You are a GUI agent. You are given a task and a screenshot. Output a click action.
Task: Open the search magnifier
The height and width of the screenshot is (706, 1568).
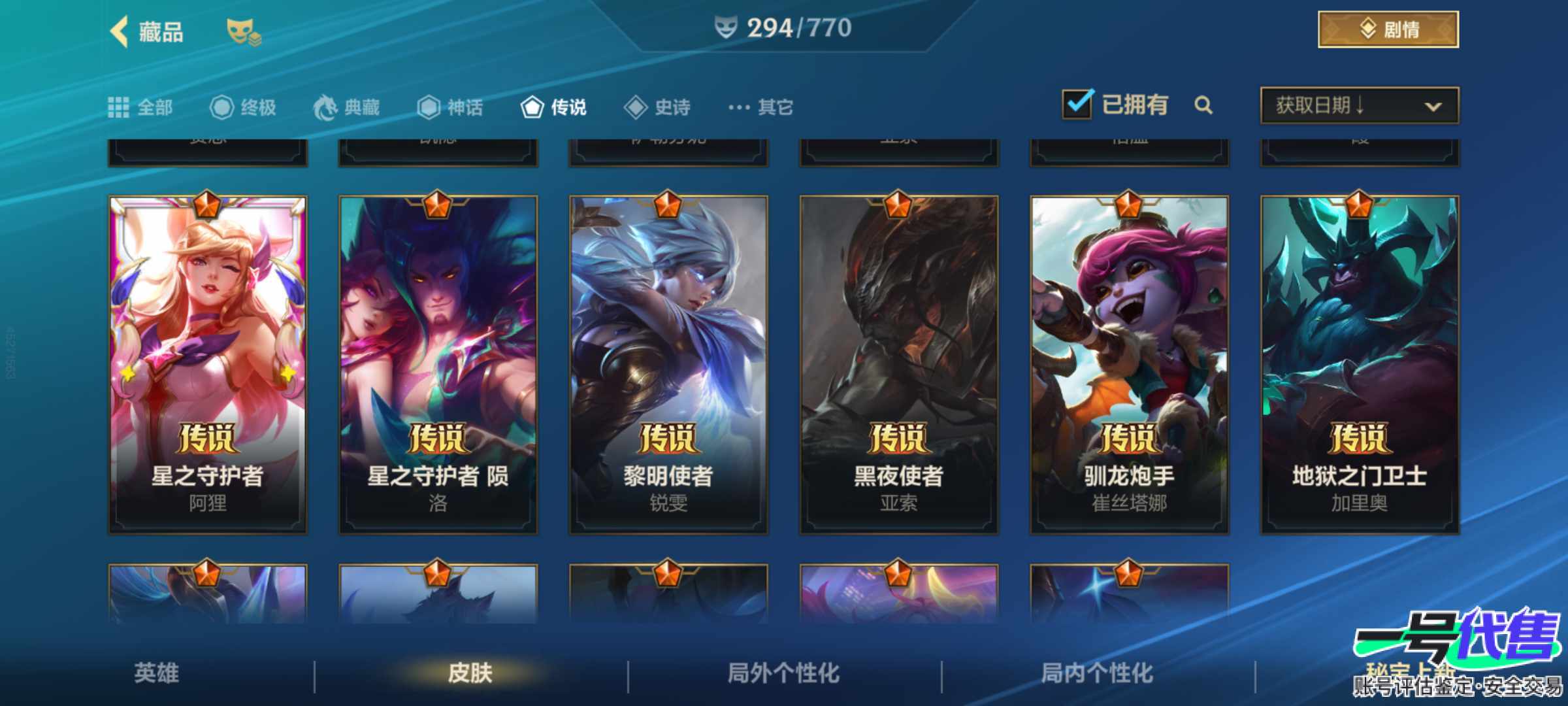click(1204, 105)
